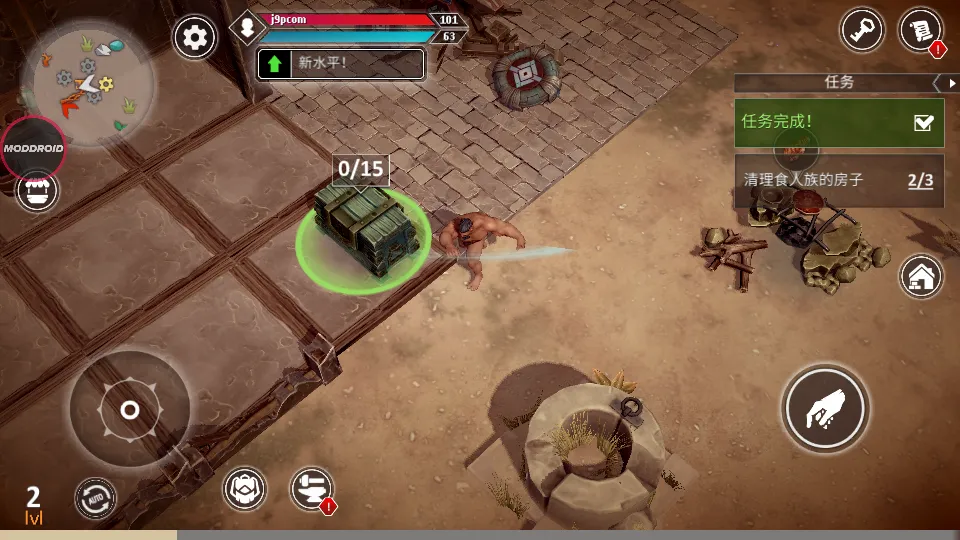Tap the hand interact action button
Screen dimensions: 960x540
point(825,409)
